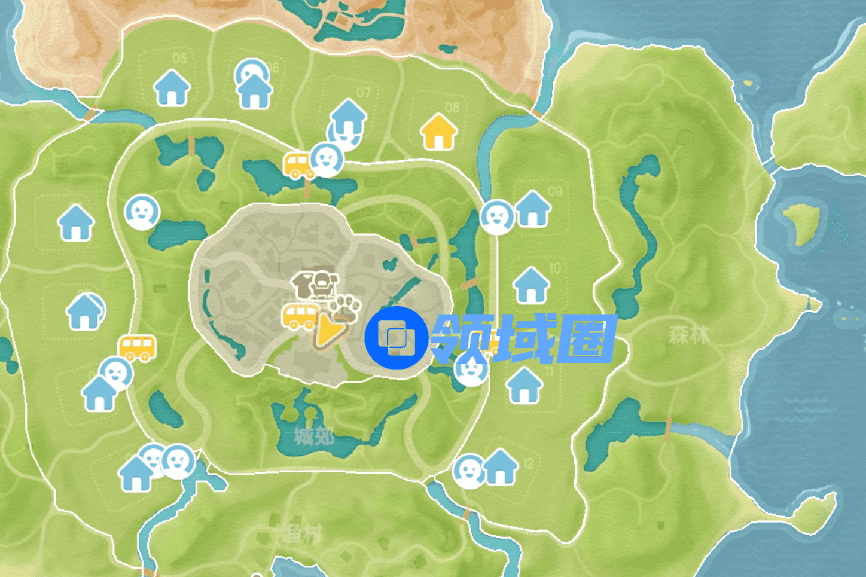Click the yellow bus marker beside the shirt shop
This screenshot has width=866, height=577.
[x=300, y=317]
